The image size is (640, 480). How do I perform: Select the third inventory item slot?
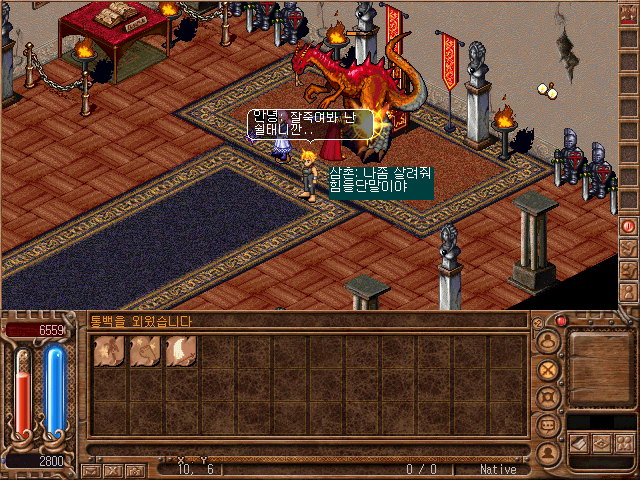click(x=181, y=350)
